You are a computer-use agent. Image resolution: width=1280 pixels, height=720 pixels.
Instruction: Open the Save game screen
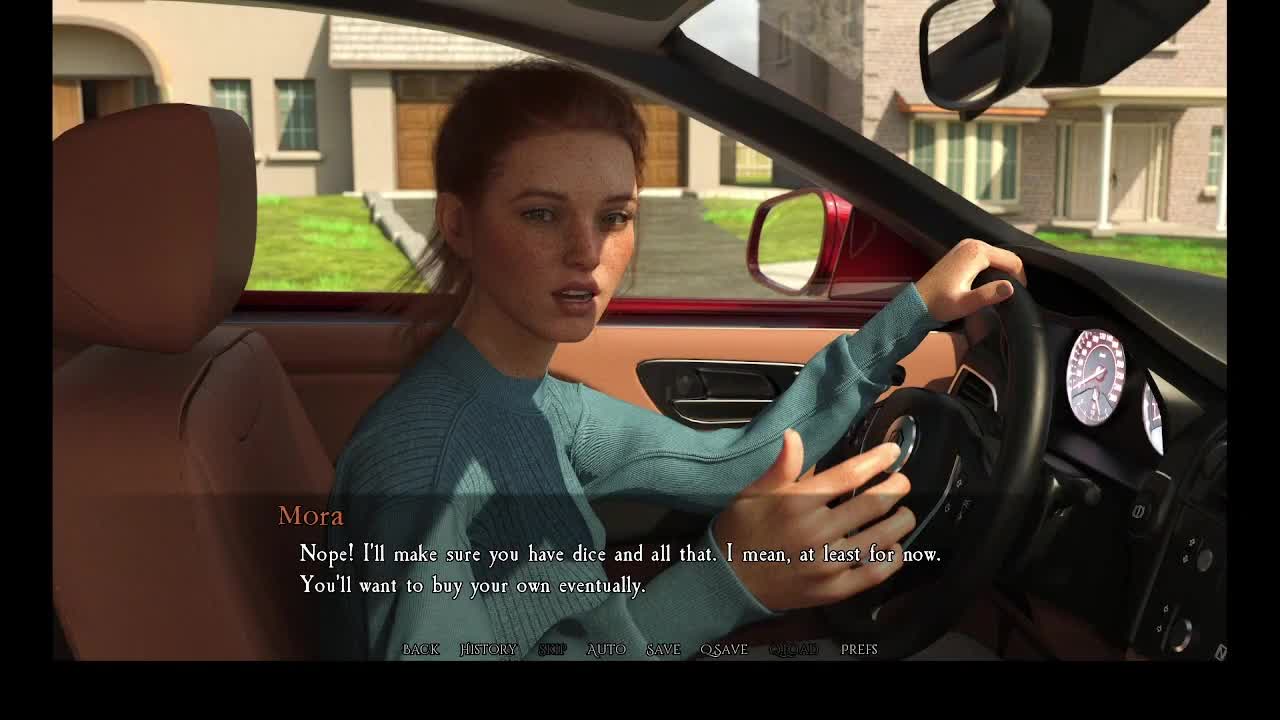click(662, 649)
